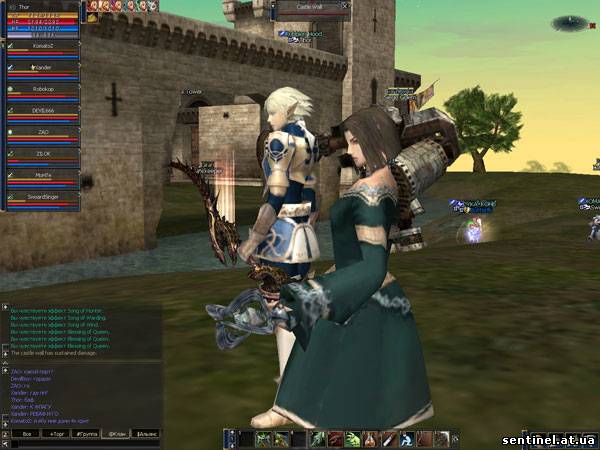Switch to the $Альянс chat tab
The image size is (600, 450).
point(147,436)
